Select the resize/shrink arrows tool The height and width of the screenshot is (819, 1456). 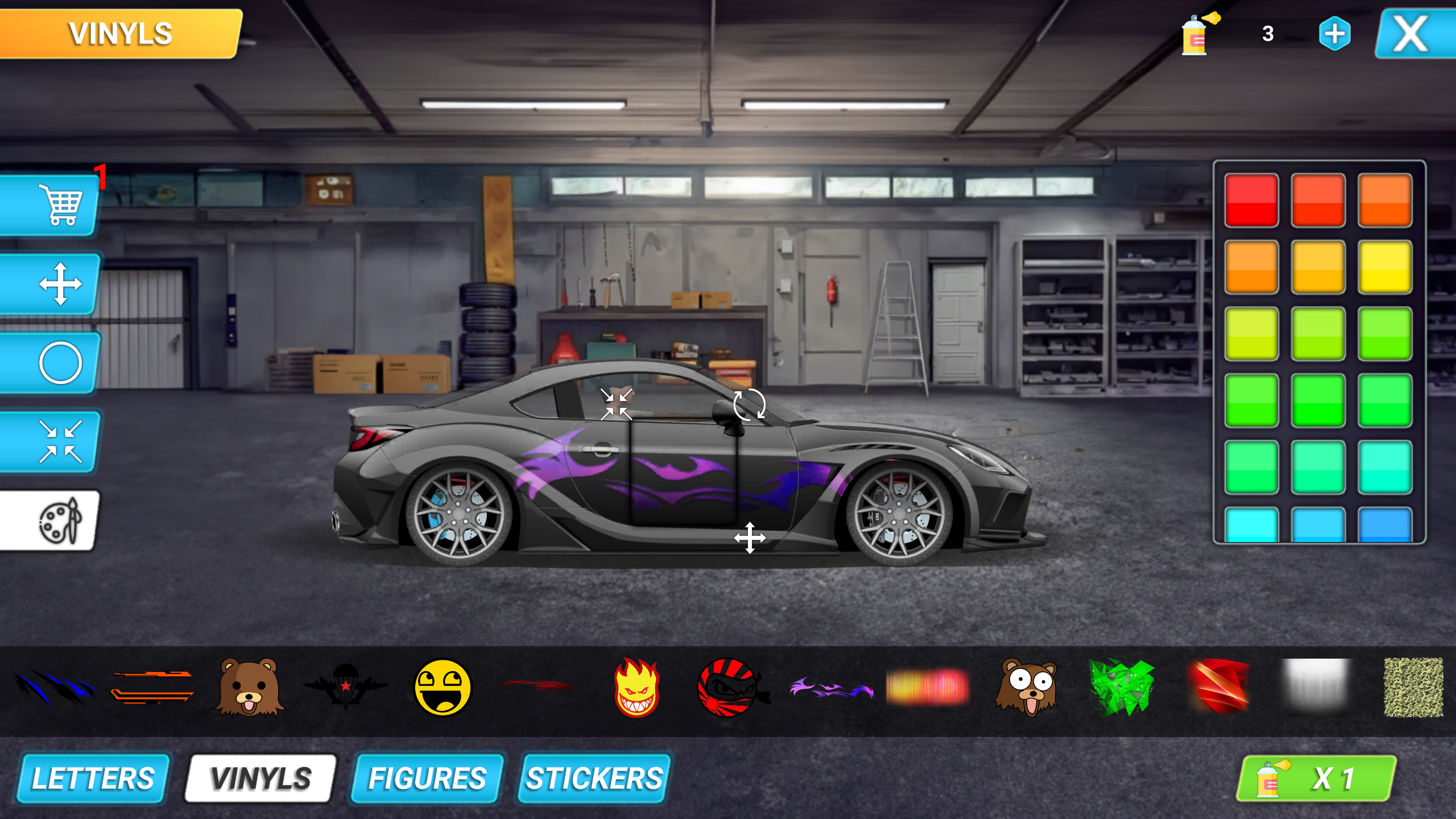pyautogui.click(x=60, y=441)
